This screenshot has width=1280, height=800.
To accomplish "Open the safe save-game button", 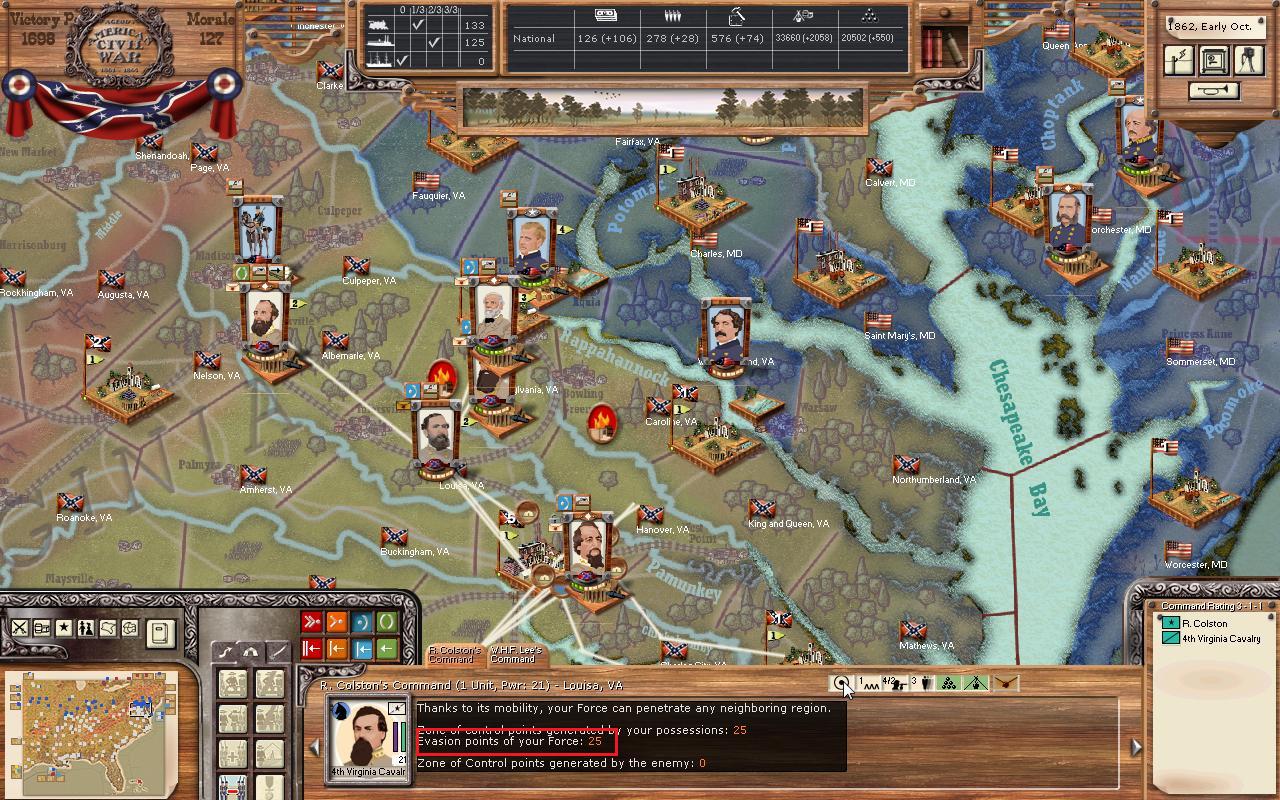I will (1213, 60).
